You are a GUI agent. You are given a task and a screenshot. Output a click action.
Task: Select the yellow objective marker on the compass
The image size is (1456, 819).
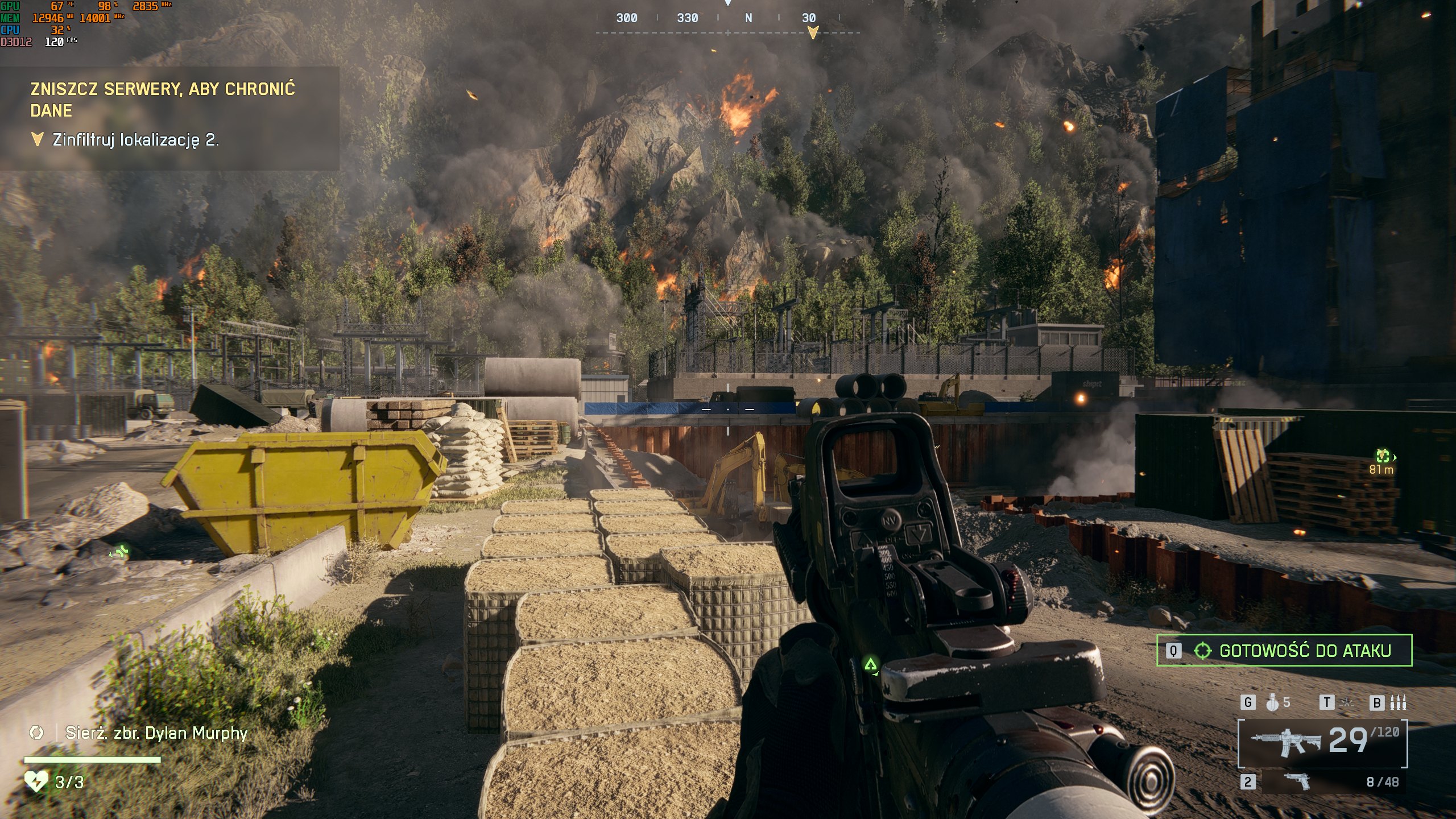click(x=813, y=32)
